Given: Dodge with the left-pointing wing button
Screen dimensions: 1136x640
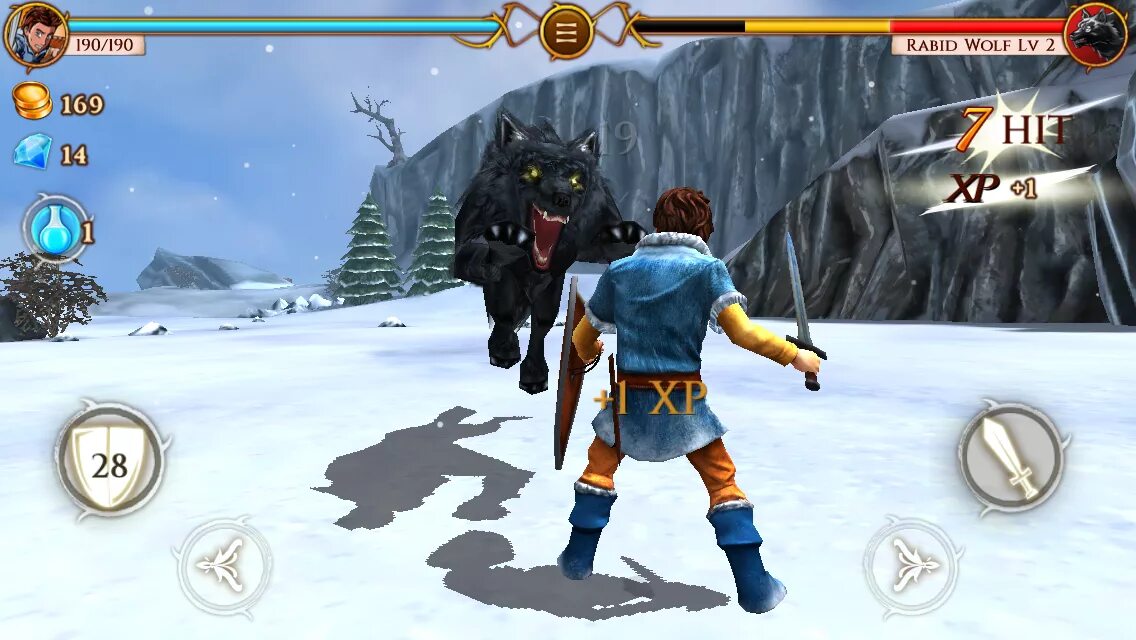Looking at the screenshot, I should (x=222, y=567).
